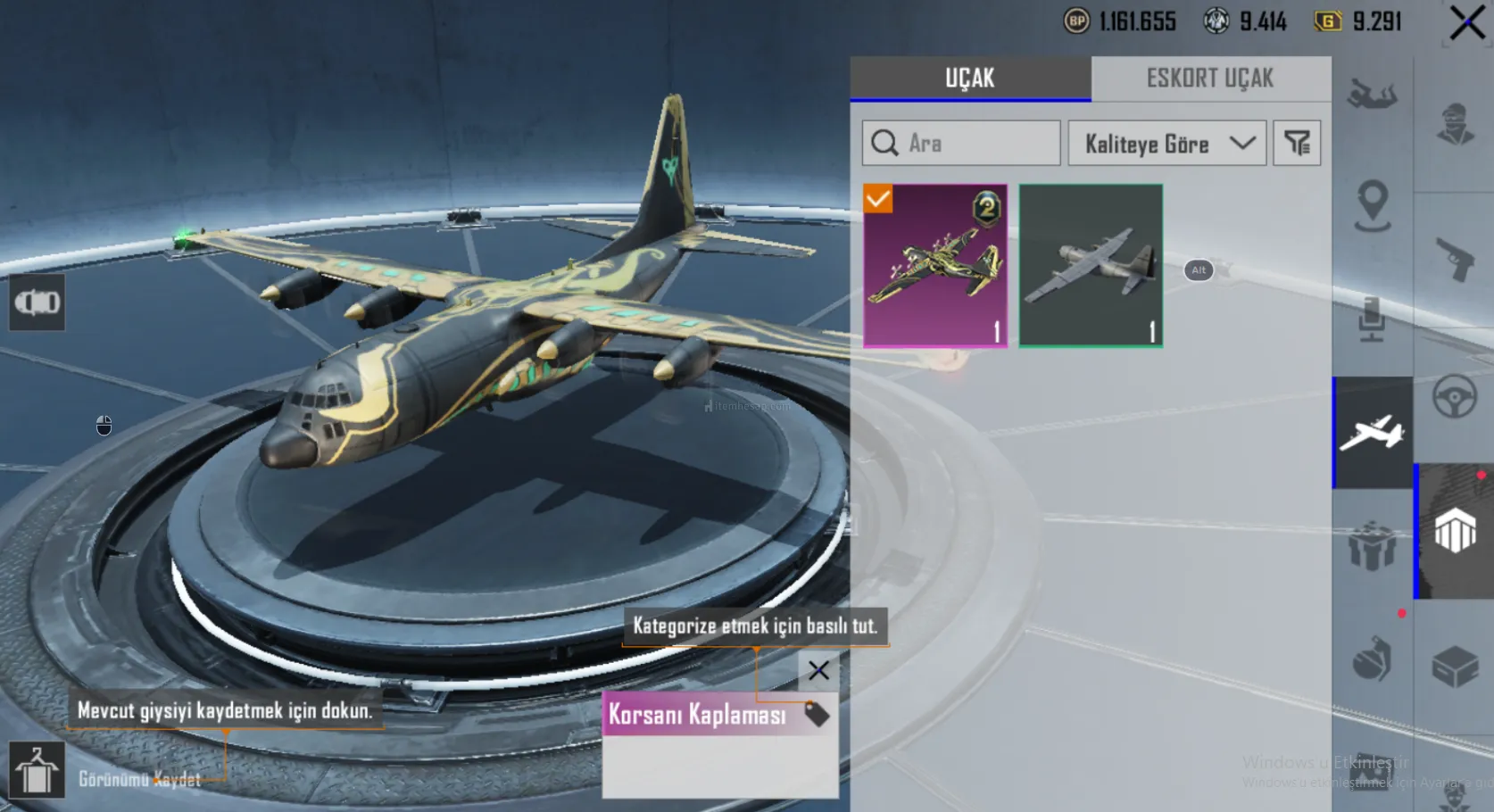Open the grenade throwables category
1494x812 pixels.
1372,660
